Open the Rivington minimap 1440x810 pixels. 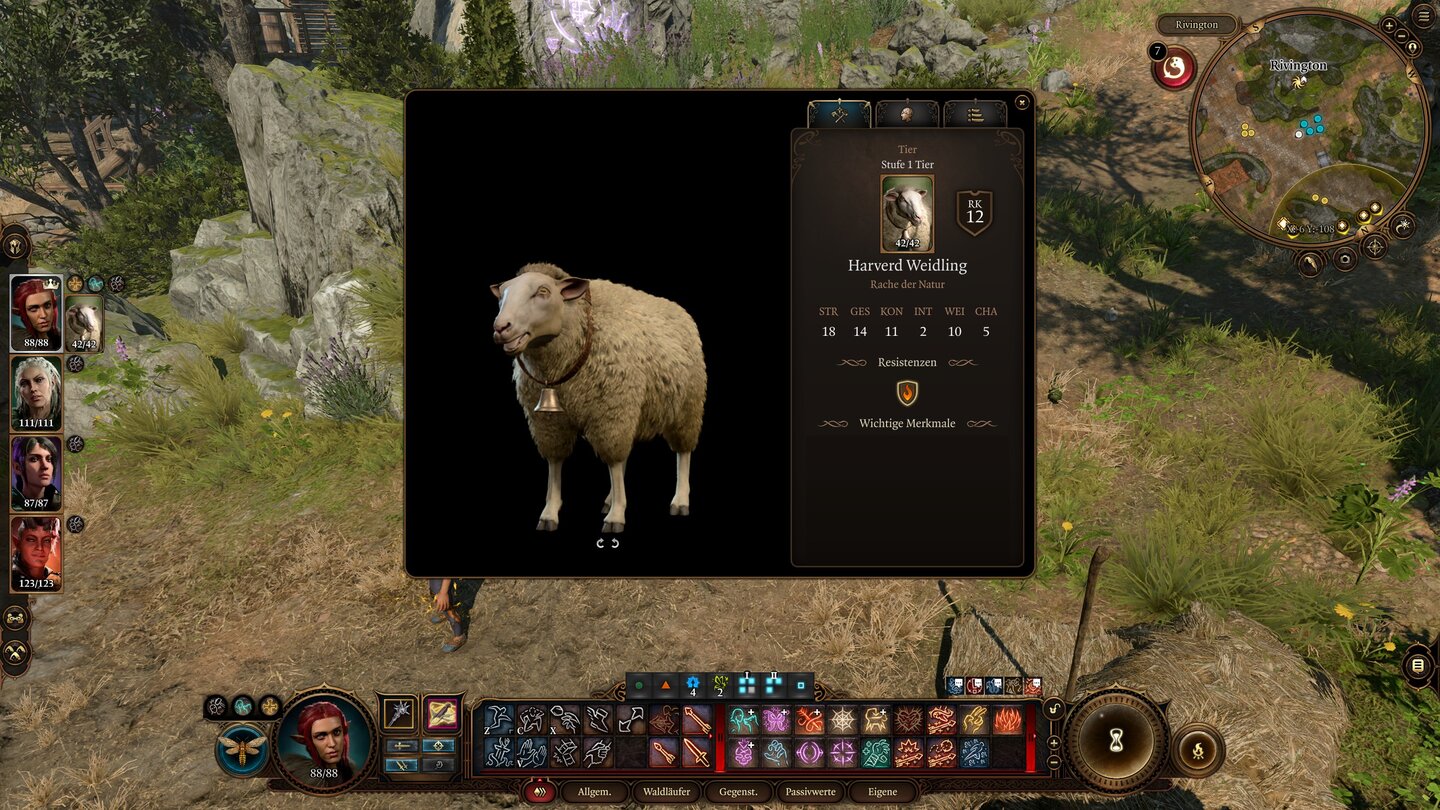tap(1310, 130)
